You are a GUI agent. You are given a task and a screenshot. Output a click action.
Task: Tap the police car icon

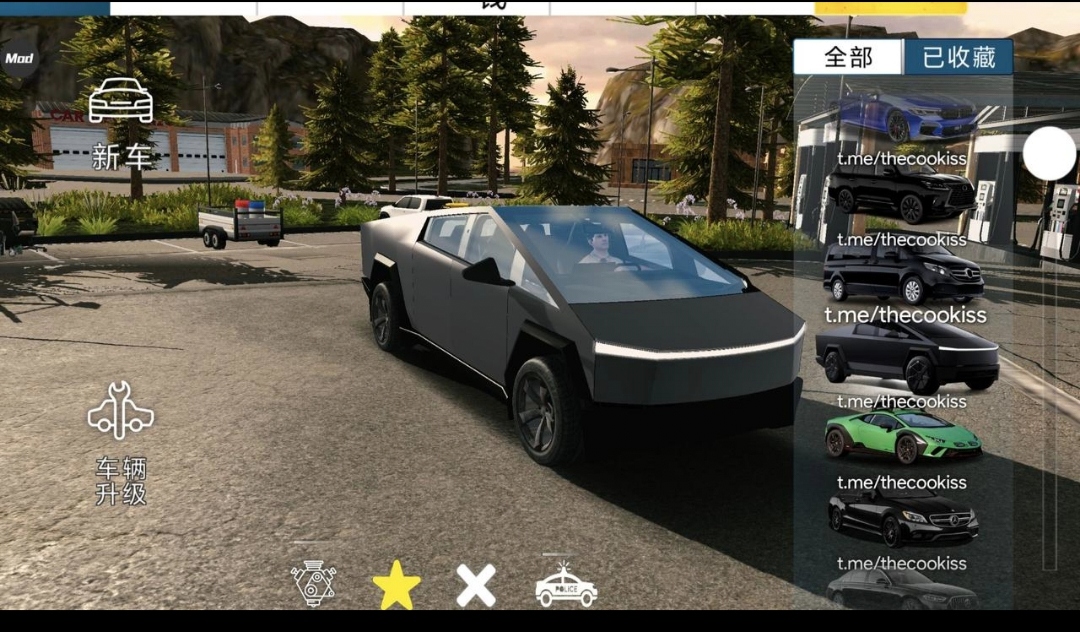[565, 584]
